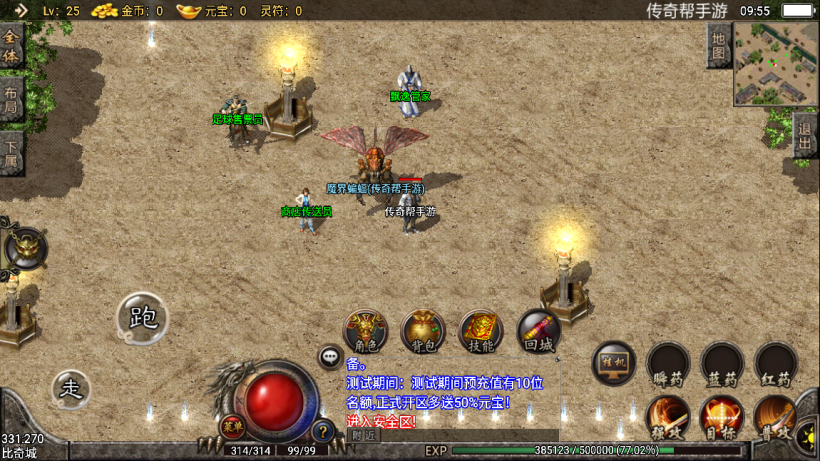Open the 角色 character panel

(366, 331)
